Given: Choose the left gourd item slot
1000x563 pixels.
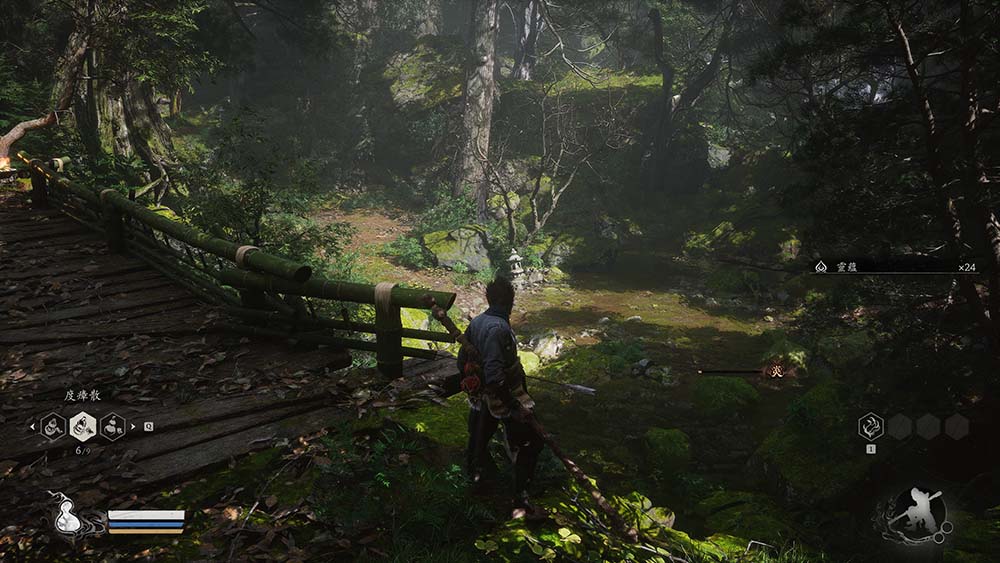Looking at the screenshot, I should 53,427.
